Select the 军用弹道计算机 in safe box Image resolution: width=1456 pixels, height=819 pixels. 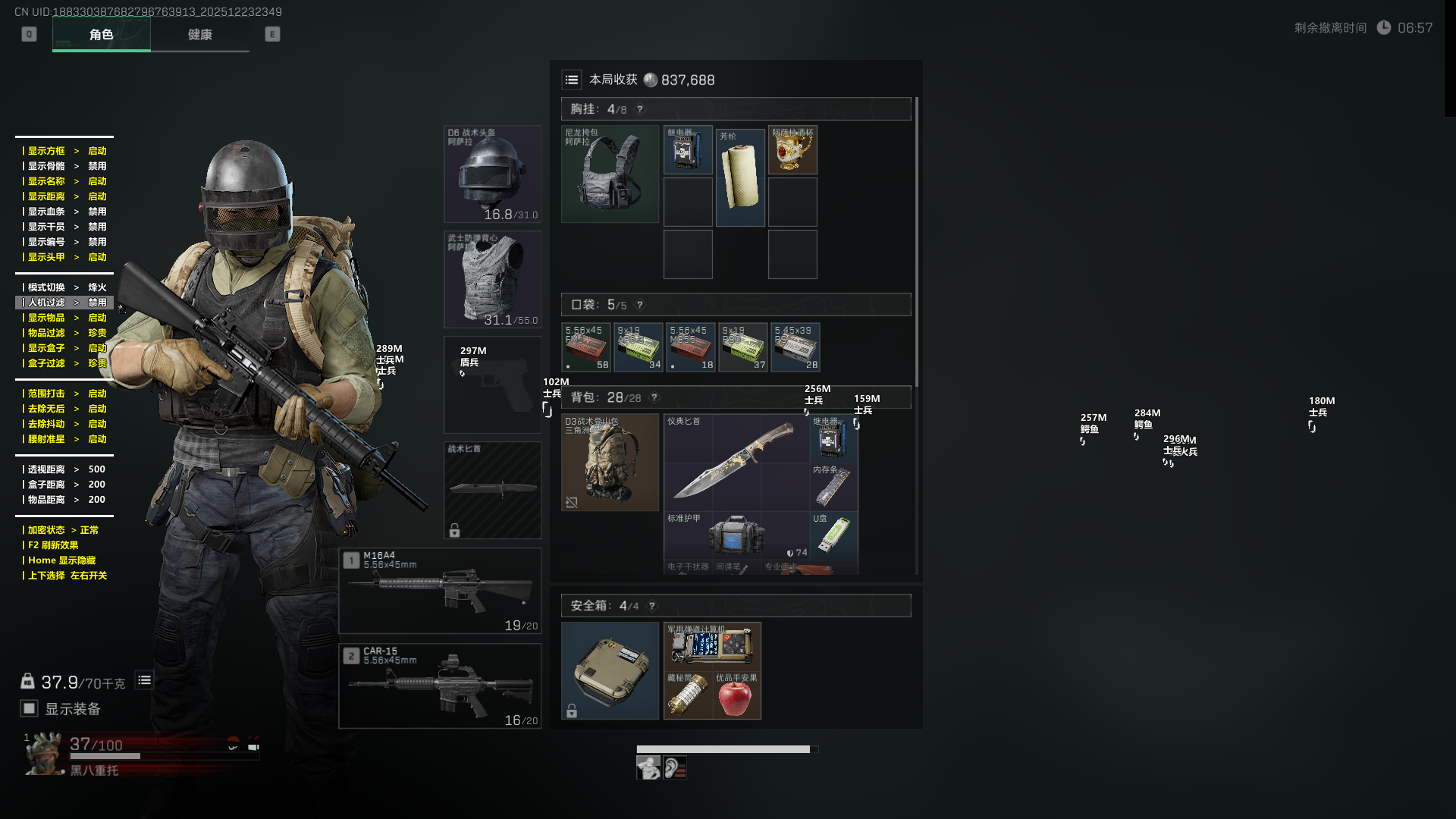tap(712, 645)
